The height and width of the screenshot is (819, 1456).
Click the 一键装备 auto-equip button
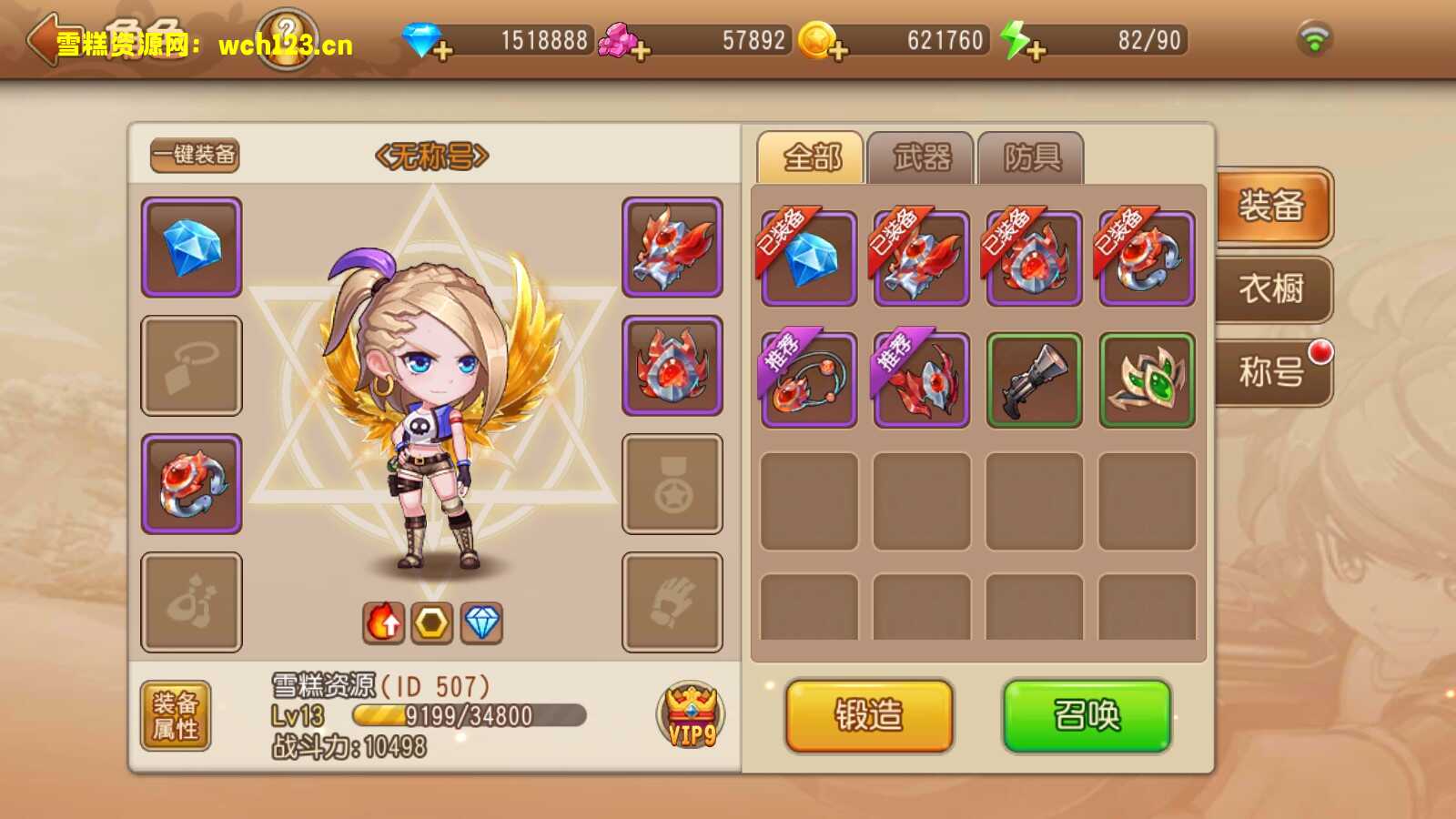pos(195,155)
